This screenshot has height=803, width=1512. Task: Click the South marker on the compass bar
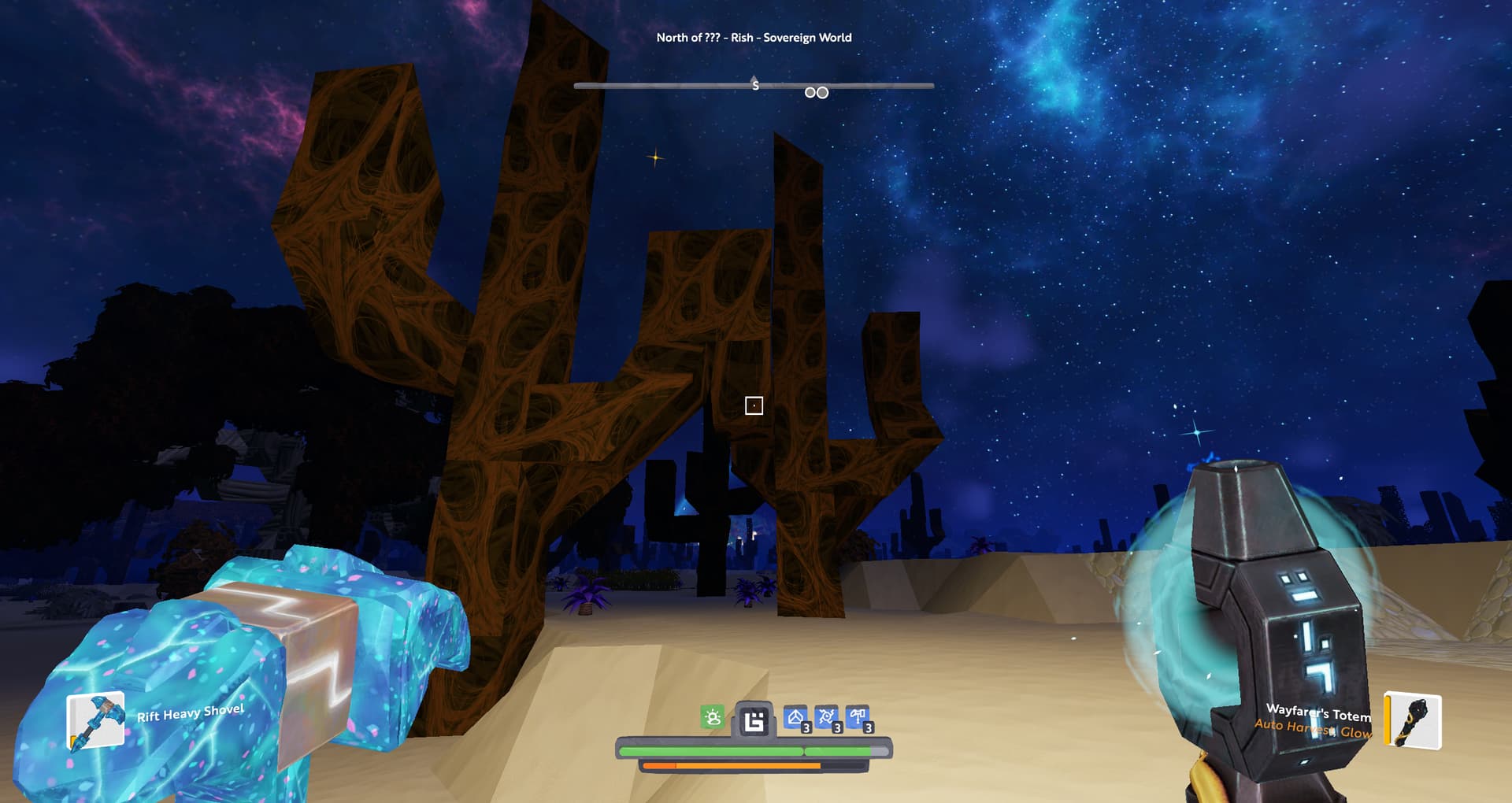tap(755, 84)
